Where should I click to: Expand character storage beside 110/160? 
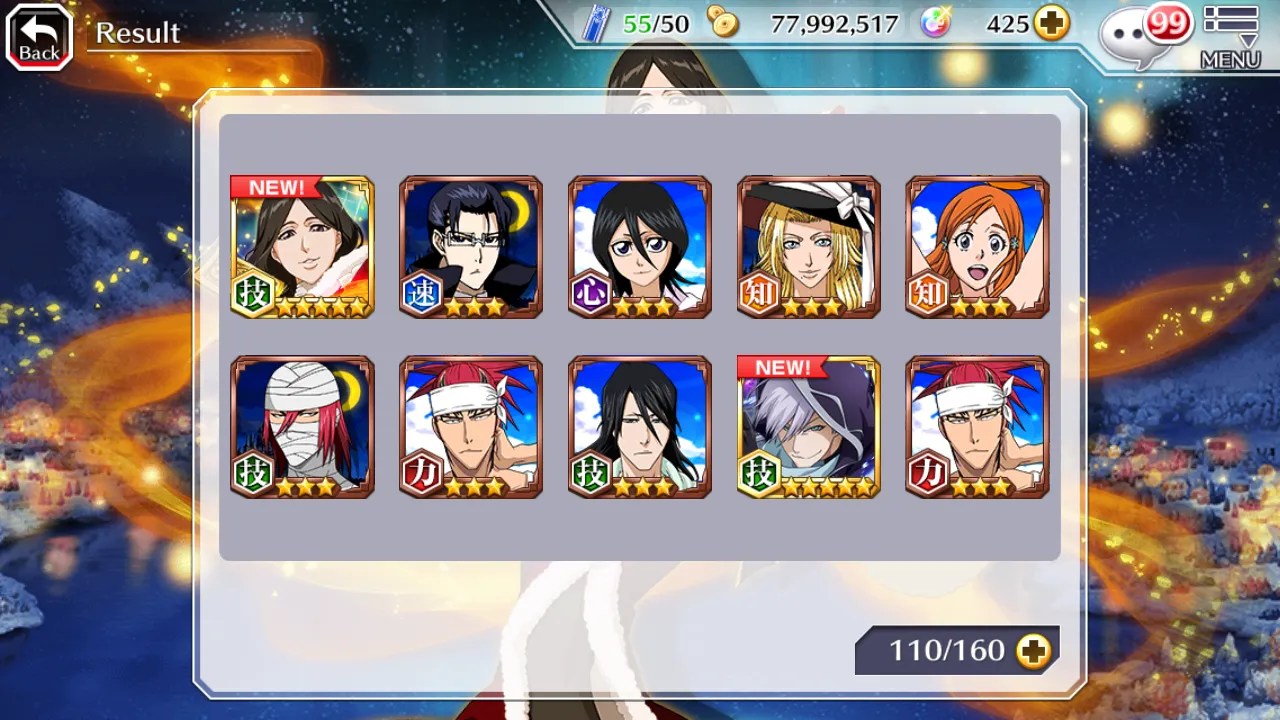pyautogui.click(x=1033, y=651)
